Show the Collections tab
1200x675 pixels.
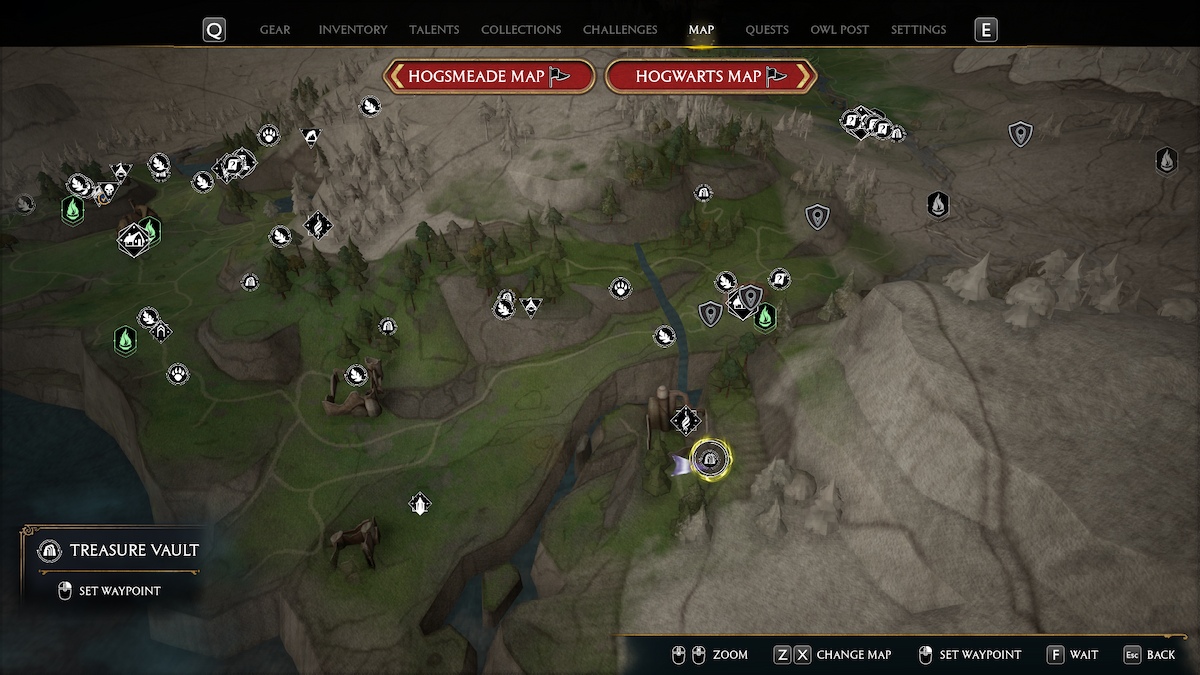pyautogui.click(x=521, y=30)
